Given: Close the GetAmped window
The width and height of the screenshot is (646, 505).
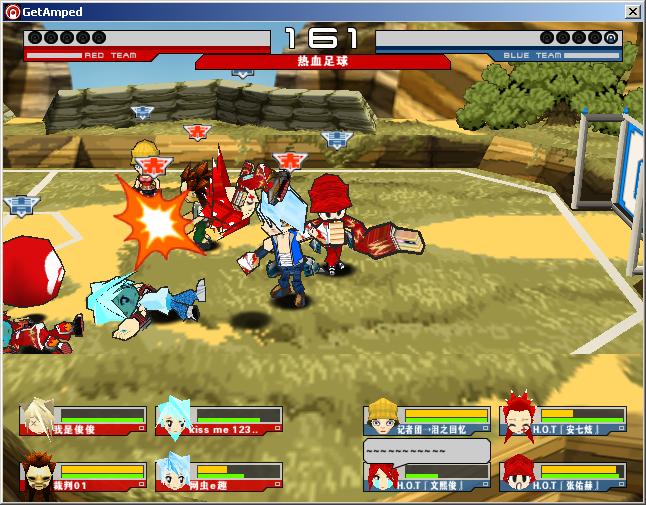Looking at the screenshot, I should coord(632,11).
